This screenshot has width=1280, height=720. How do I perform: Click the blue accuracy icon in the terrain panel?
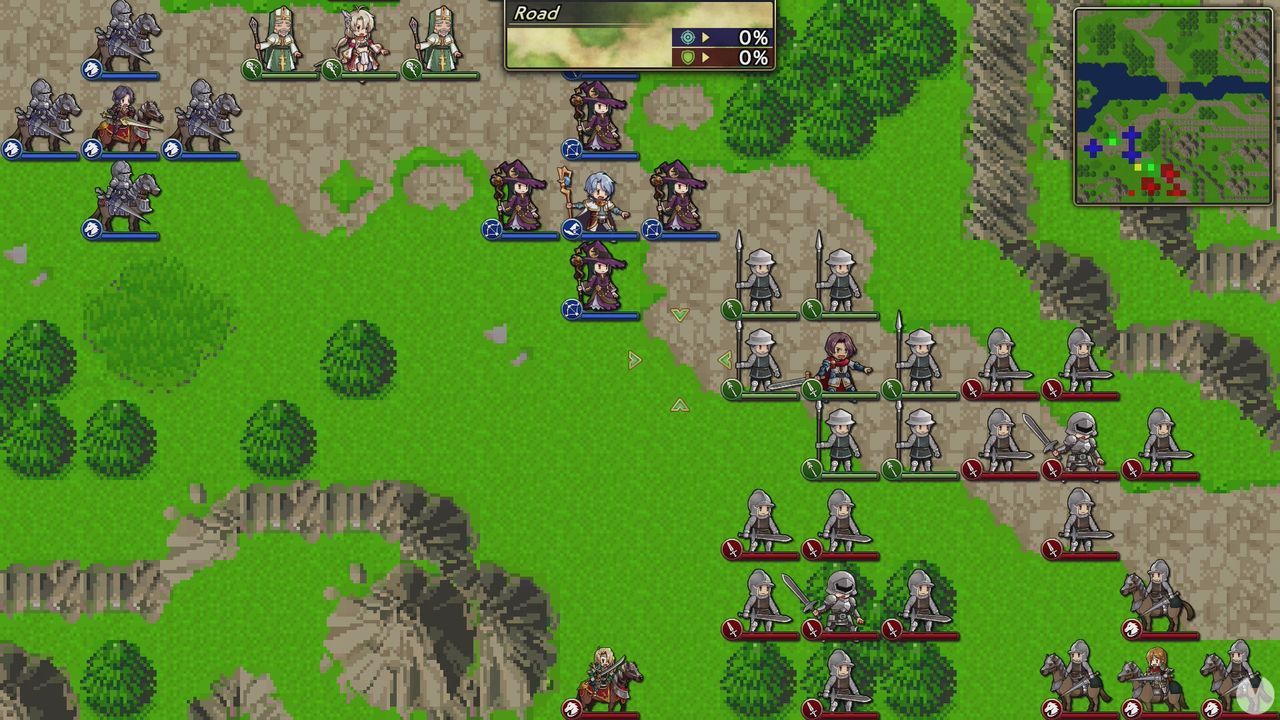(x=688, y=38)
